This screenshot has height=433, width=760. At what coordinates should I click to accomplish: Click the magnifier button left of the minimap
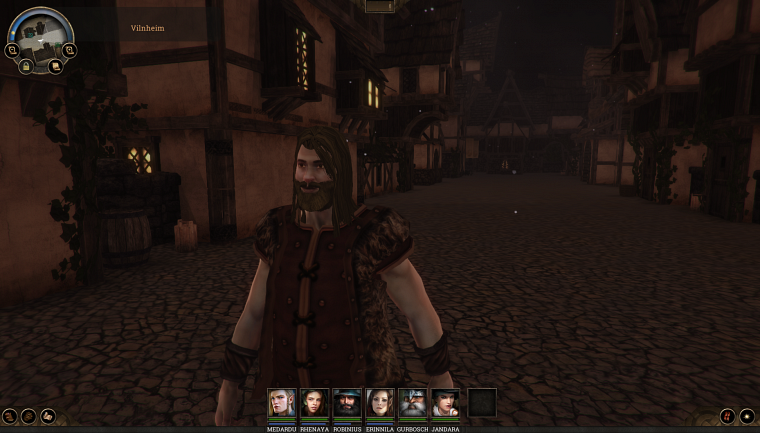click(x=12, y=49)
